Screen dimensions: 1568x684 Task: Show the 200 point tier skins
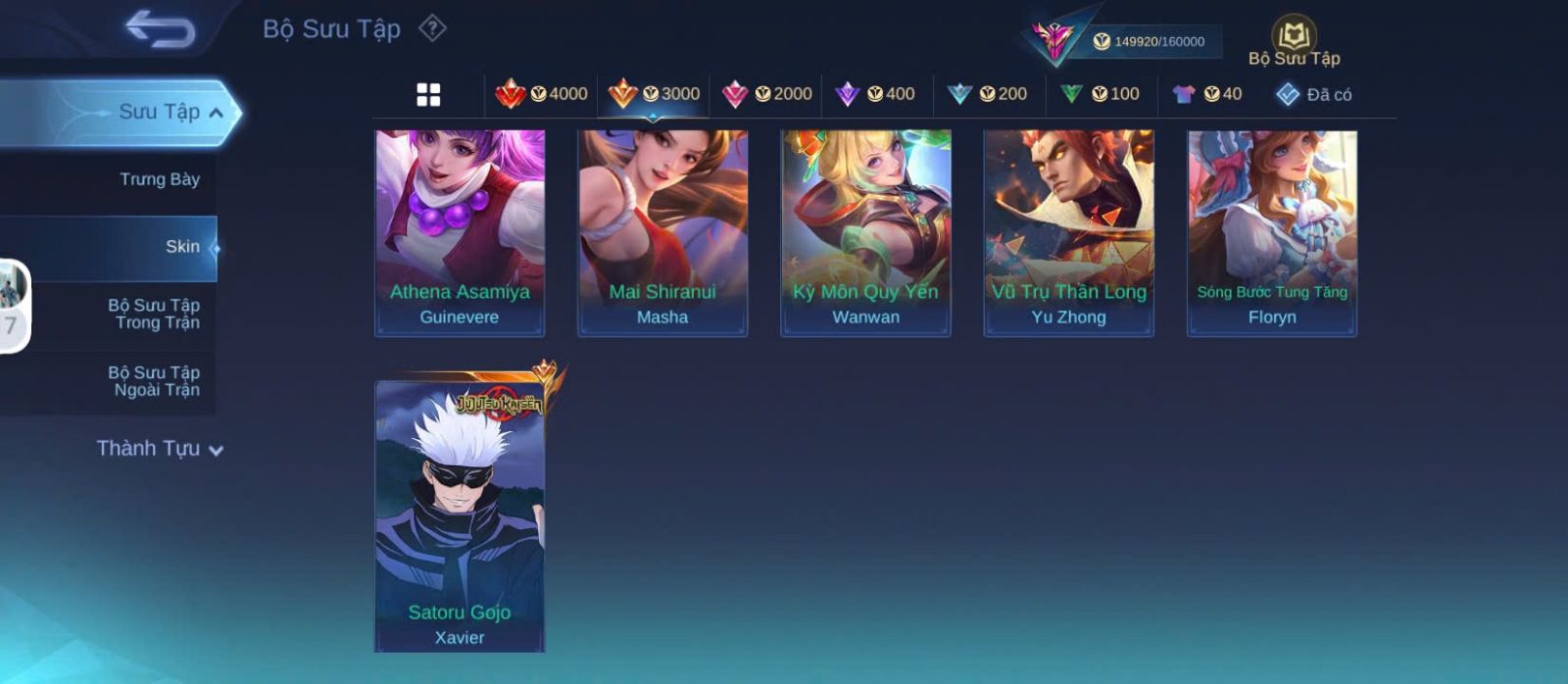click(x=988, y=94)
